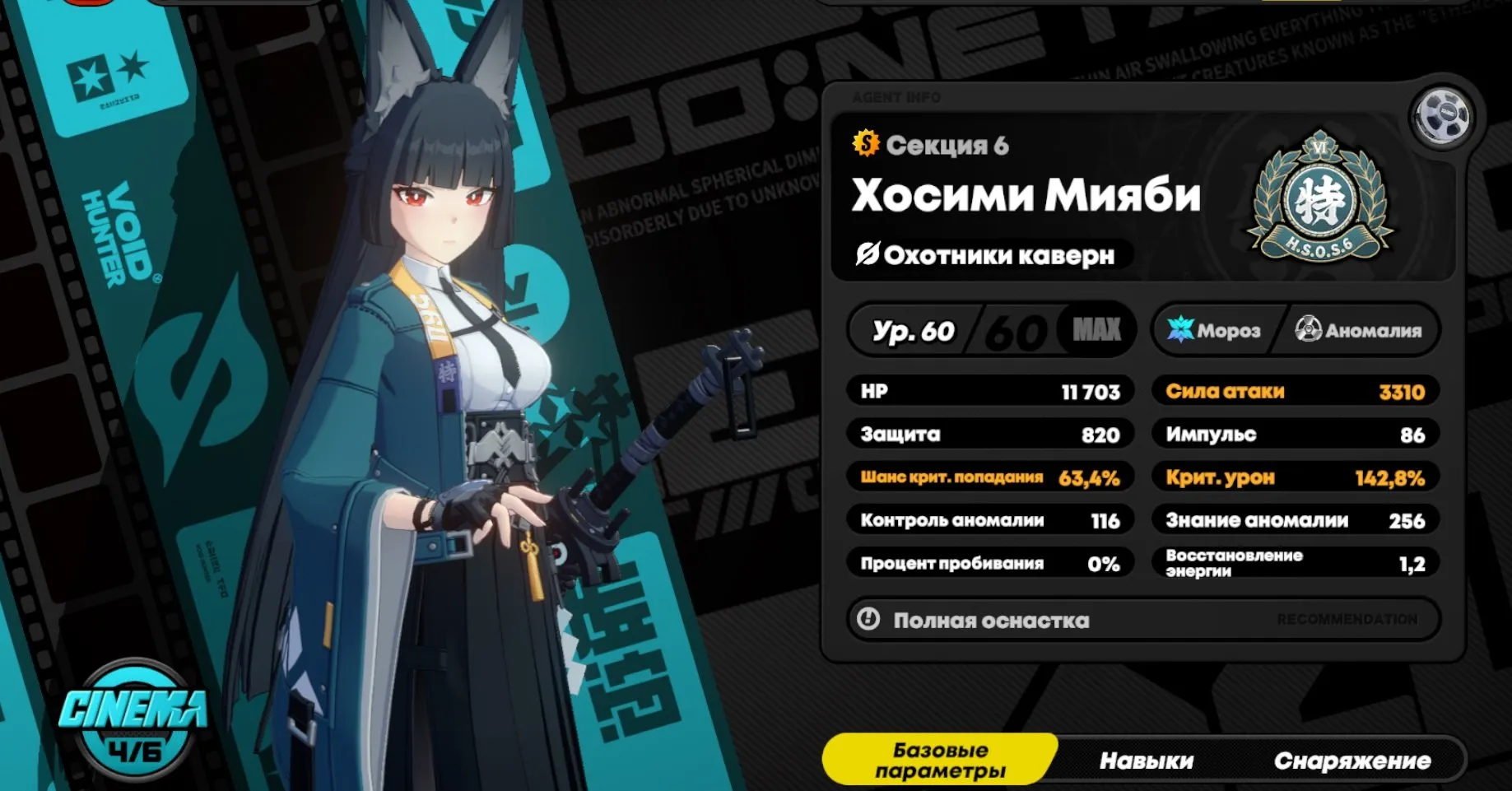The width and height of the screenshot is (1512, 791).
Task: Expand the Восстановление энергии stat entry
Action: (x=1295, y=563)
